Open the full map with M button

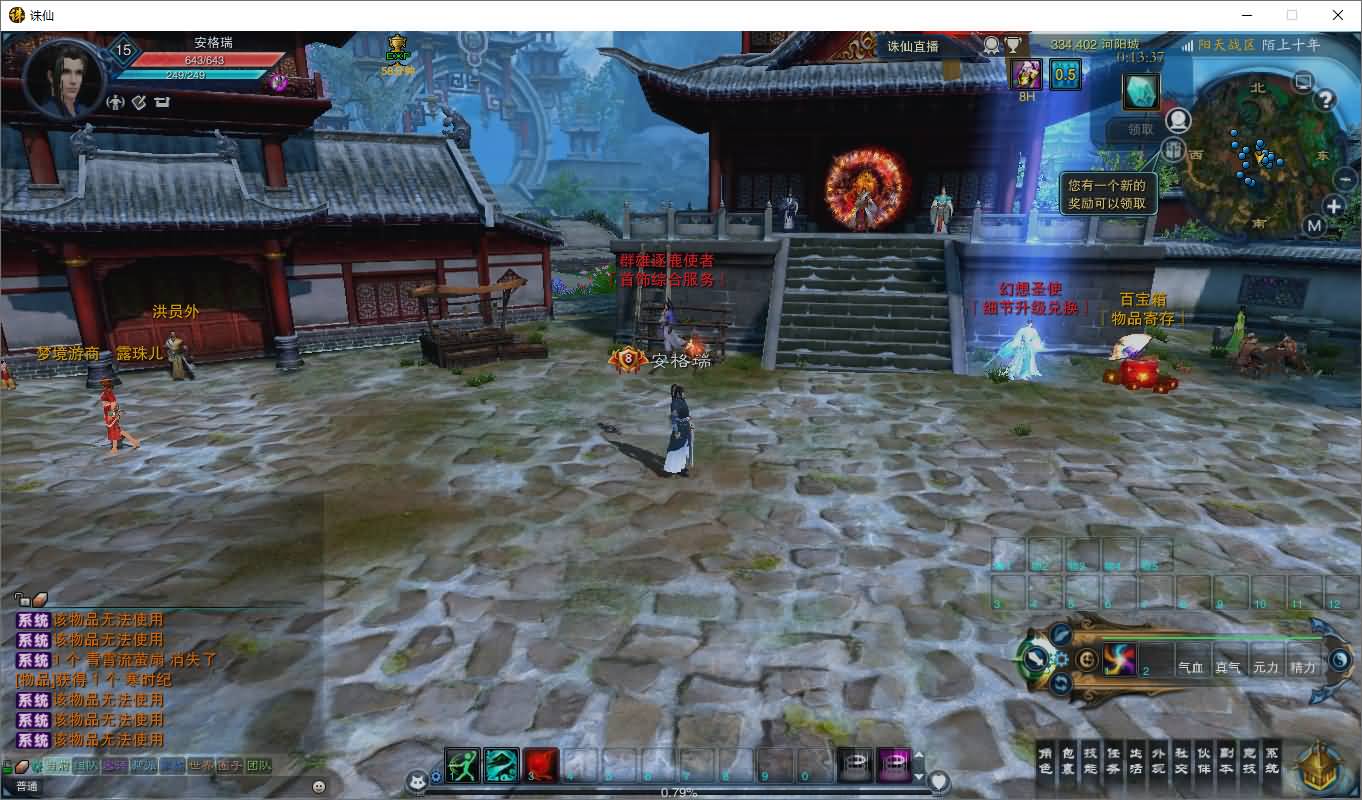1315,226
